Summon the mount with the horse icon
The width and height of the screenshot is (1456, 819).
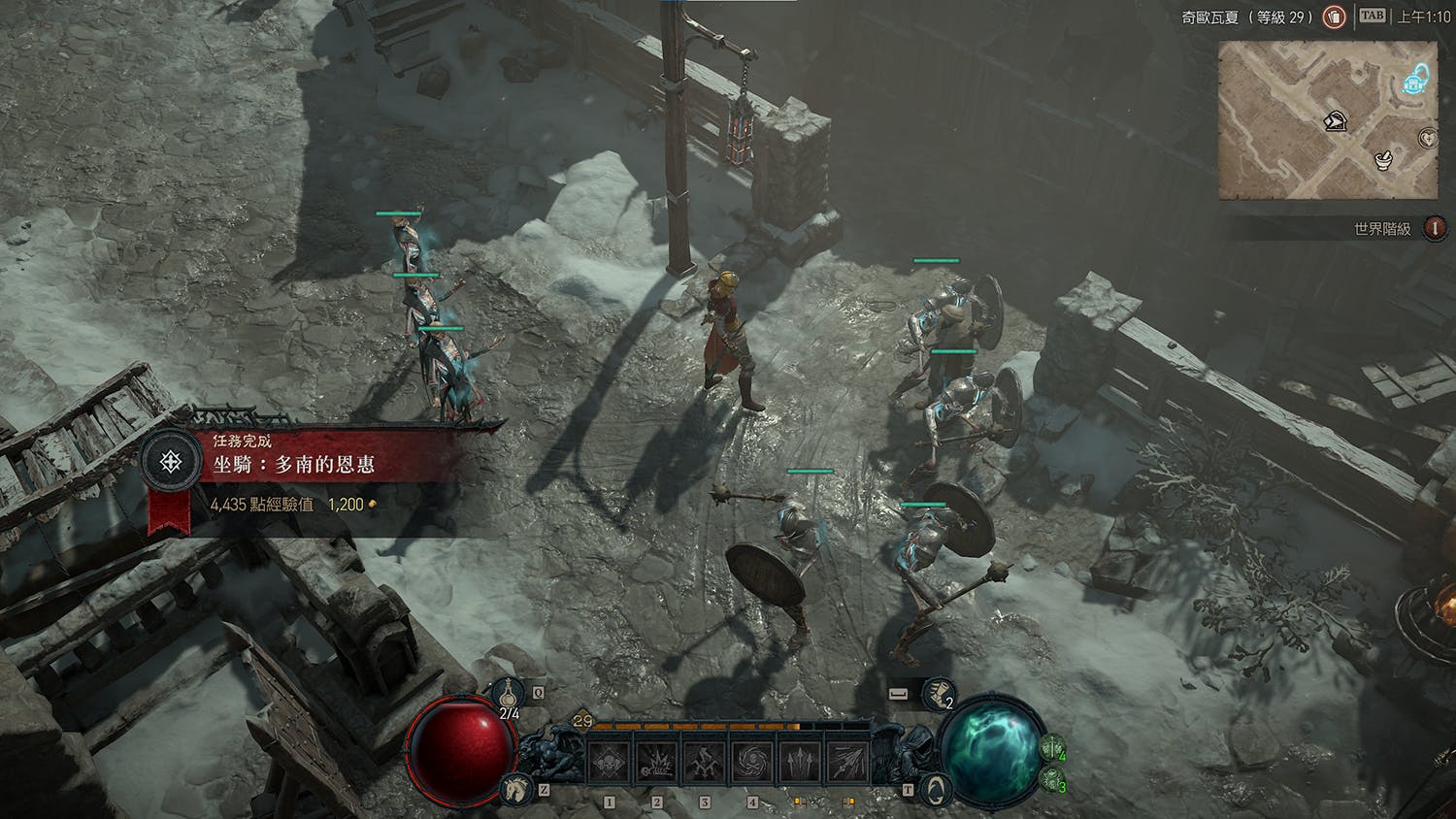coord(514,790)
